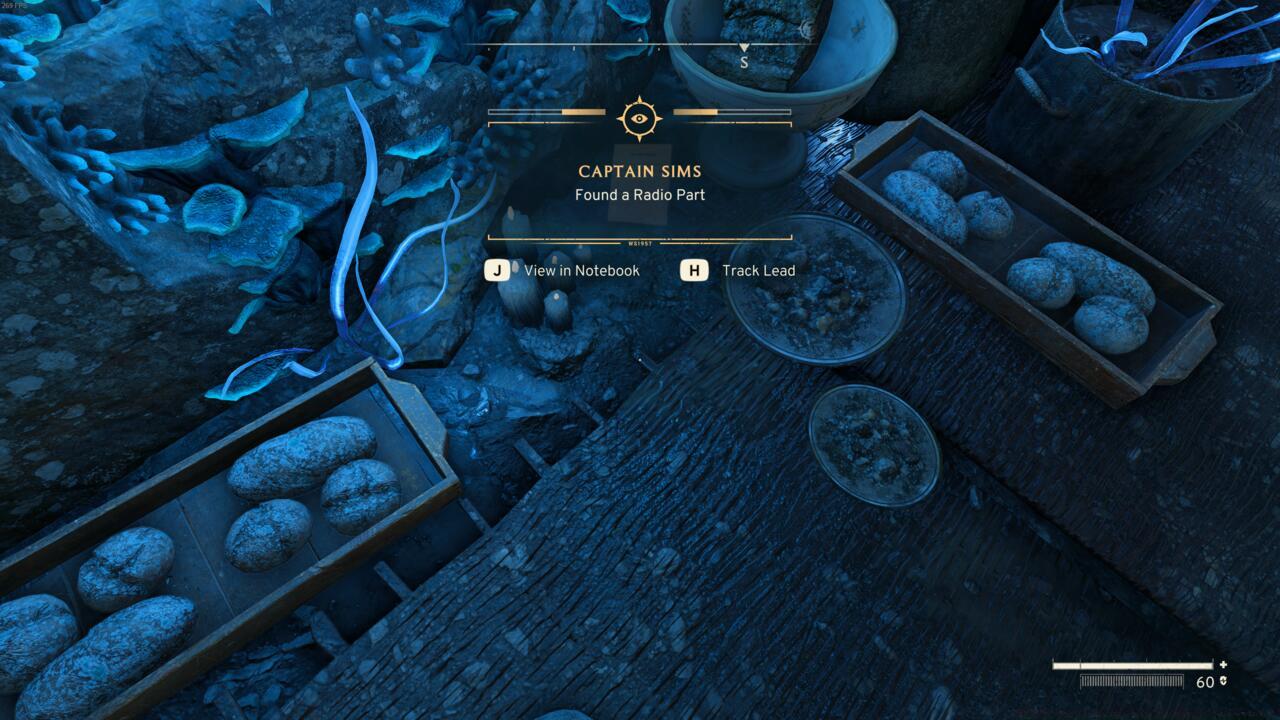Click the compass pointer arrow above the S
Screen dimensions: 1280x720
pos(743,45)
